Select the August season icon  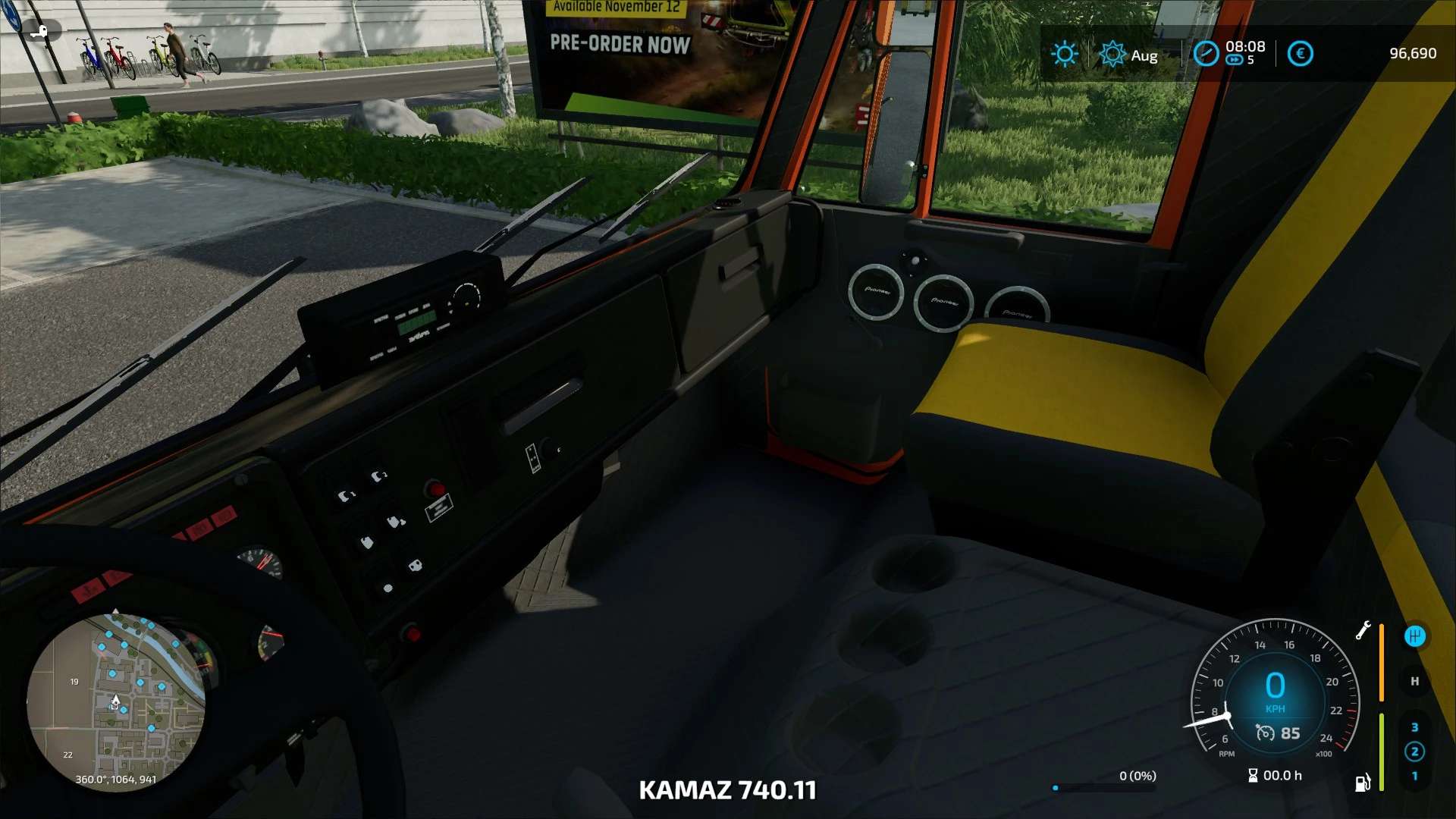1112,54
